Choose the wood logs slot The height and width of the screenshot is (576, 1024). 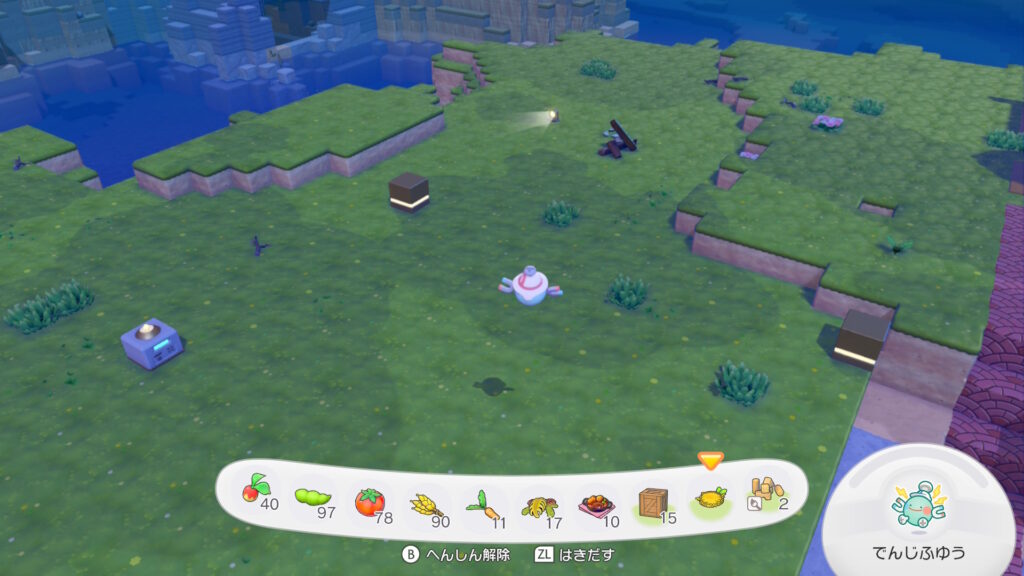coord(766,492)
